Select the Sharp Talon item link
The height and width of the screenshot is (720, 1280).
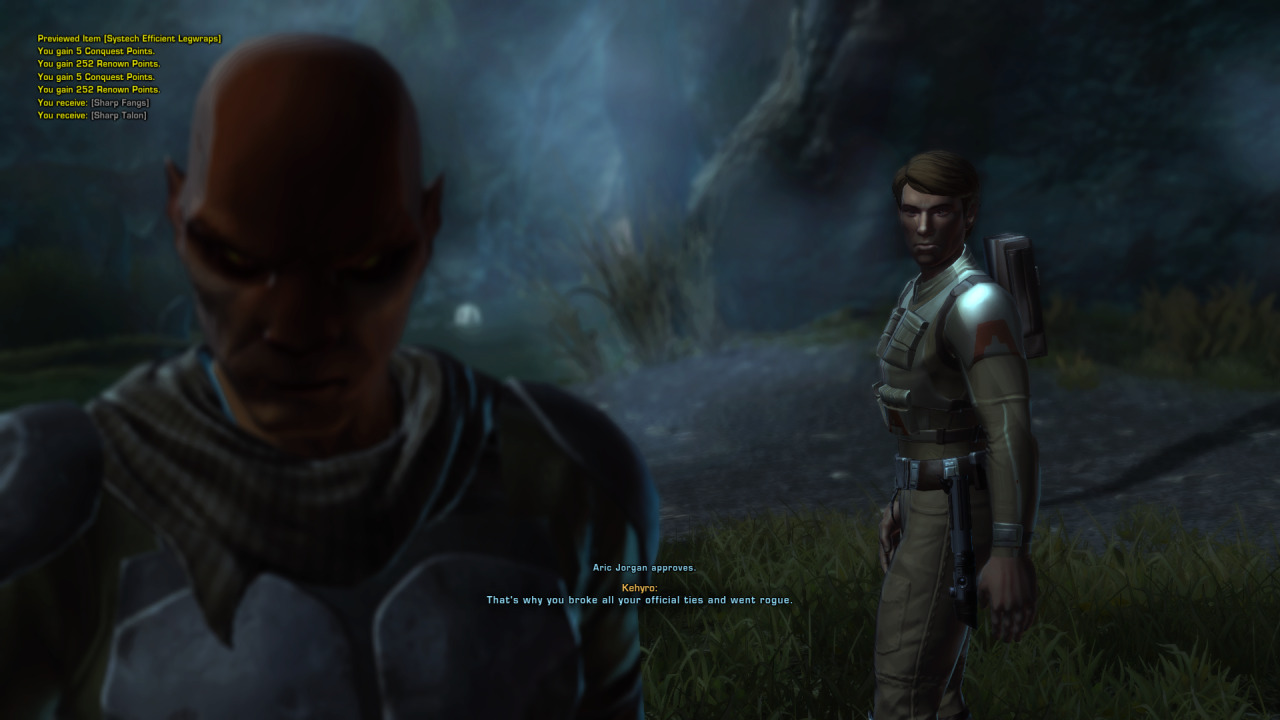[x=119, y=116]
